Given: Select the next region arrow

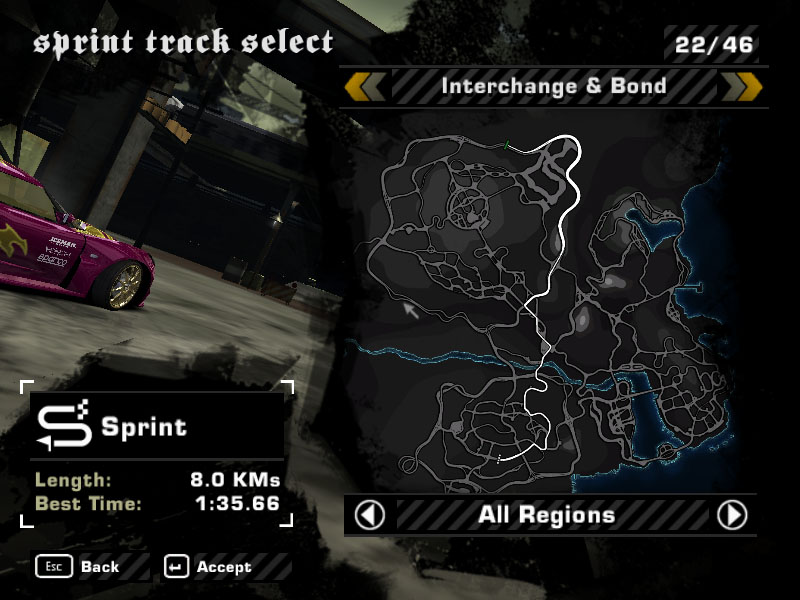Looking at the screenshot, I should pos(733,515).
